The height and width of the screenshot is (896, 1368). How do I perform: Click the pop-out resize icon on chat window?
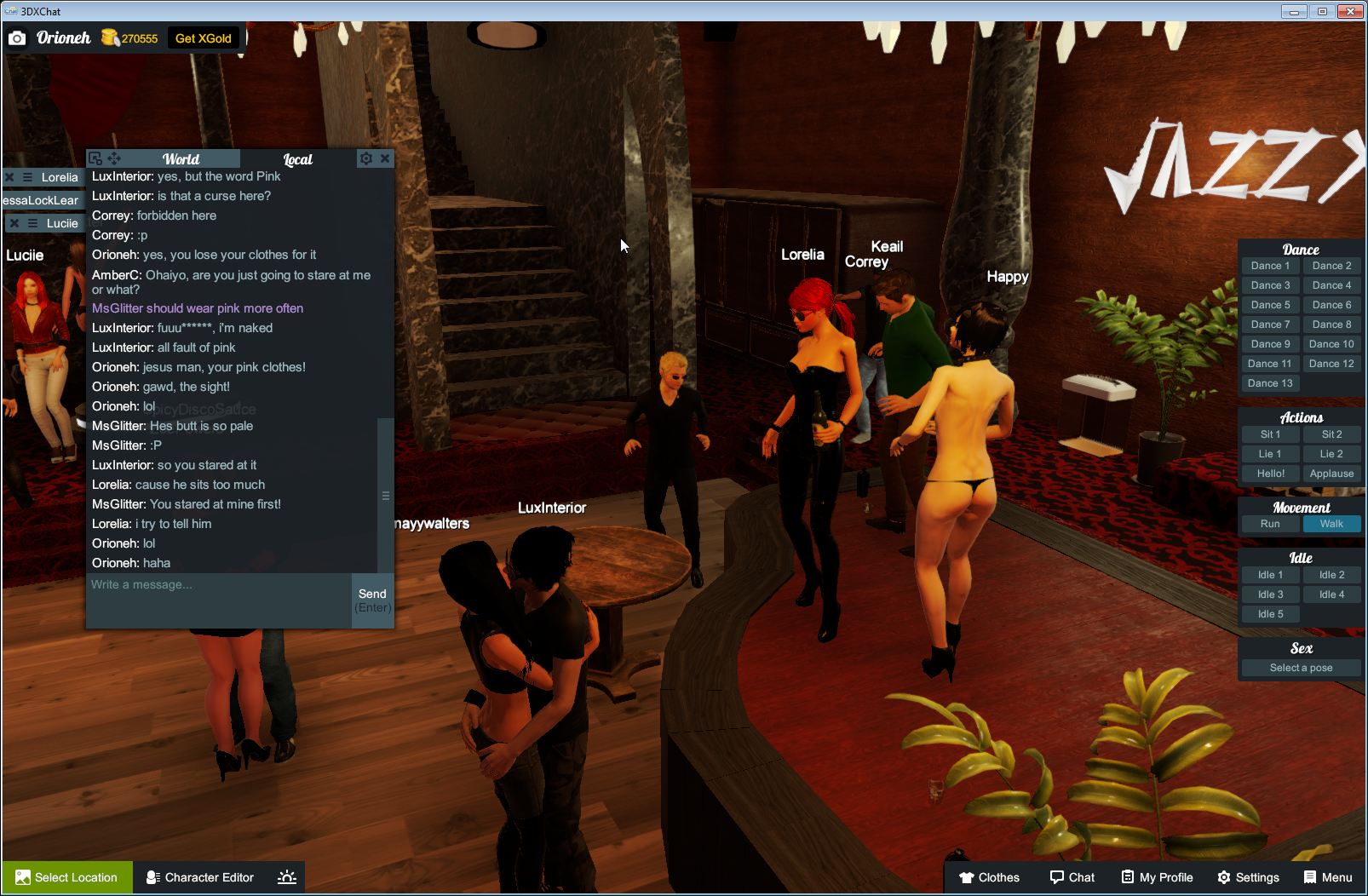(x=95, y=158)
